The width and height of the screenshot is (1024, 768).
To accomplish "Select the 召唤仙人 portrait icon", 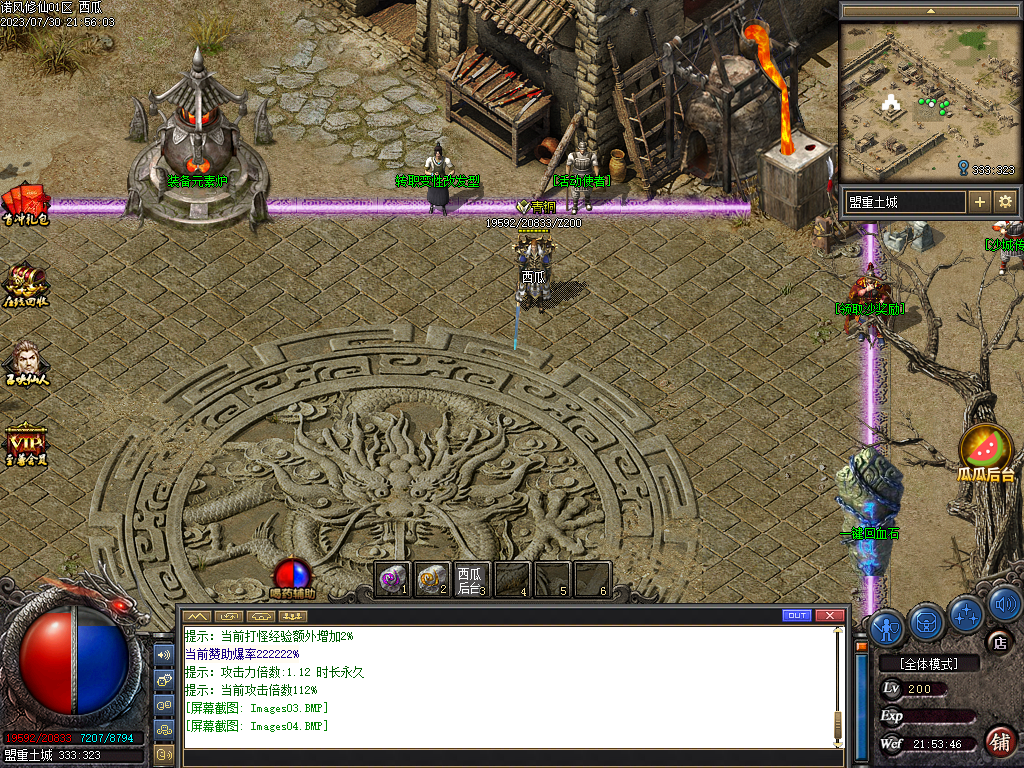I will (x=25, y=360).
